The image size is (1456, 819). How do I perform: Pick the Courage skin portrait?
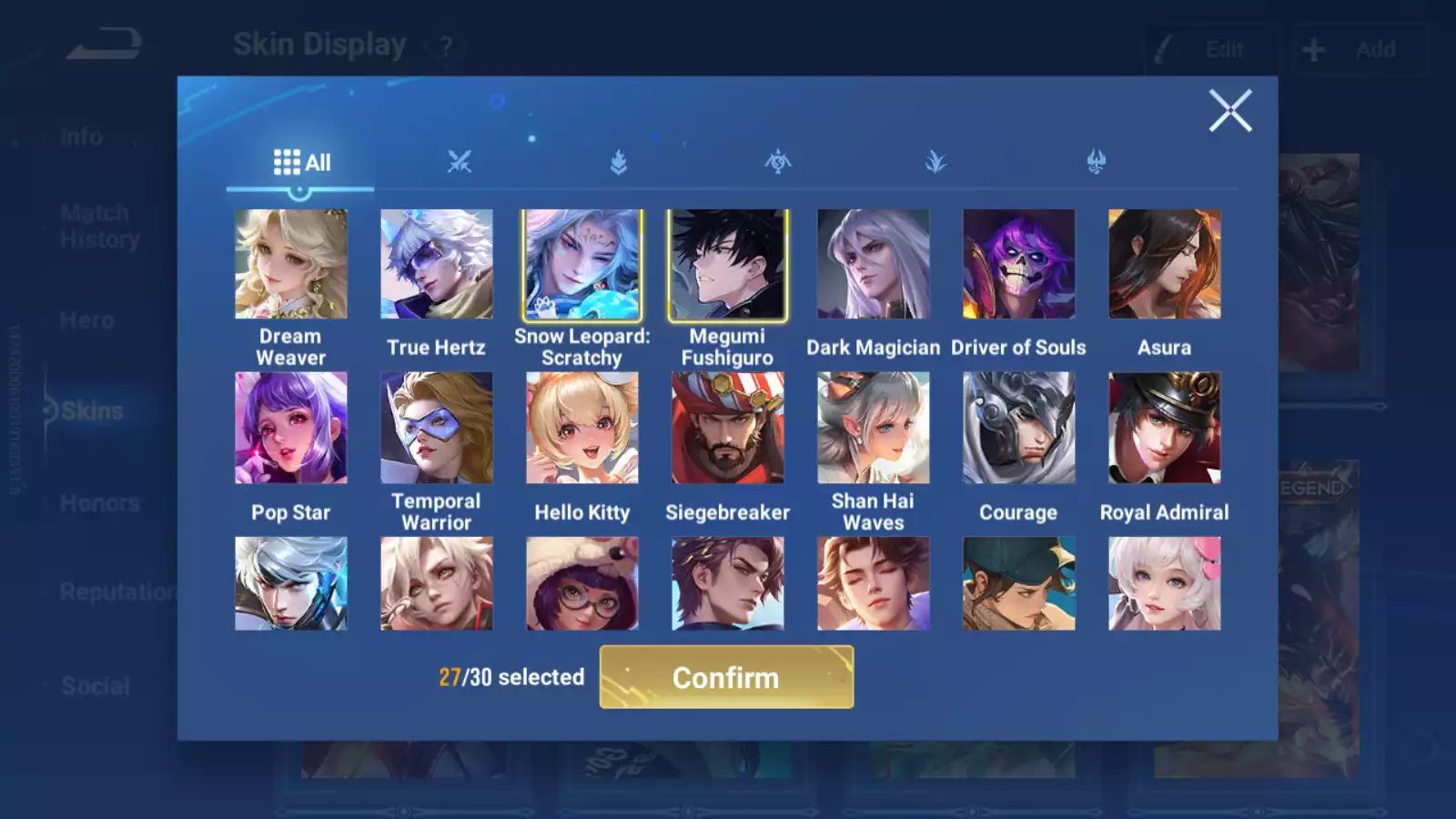pyautogui.click(x=1019, y=428)
